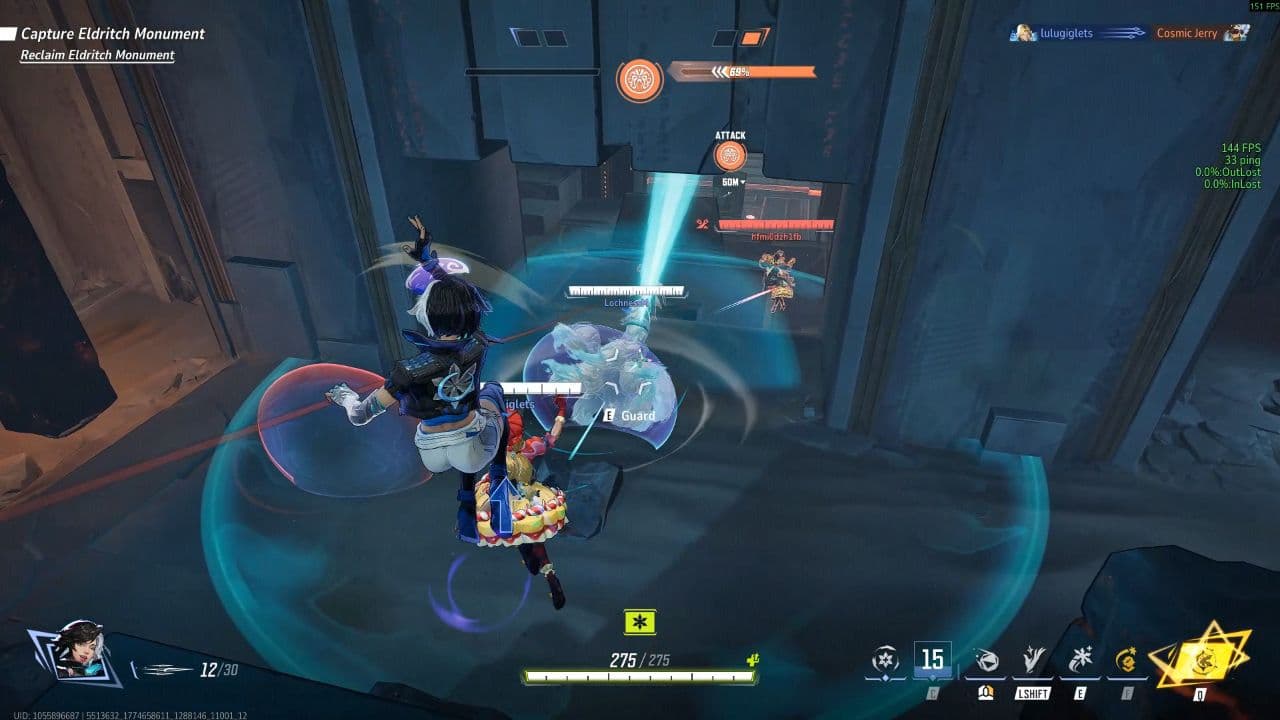Click the orange ATTACK marker icon
Screen dimensions: 1280x720
[730, 156]
